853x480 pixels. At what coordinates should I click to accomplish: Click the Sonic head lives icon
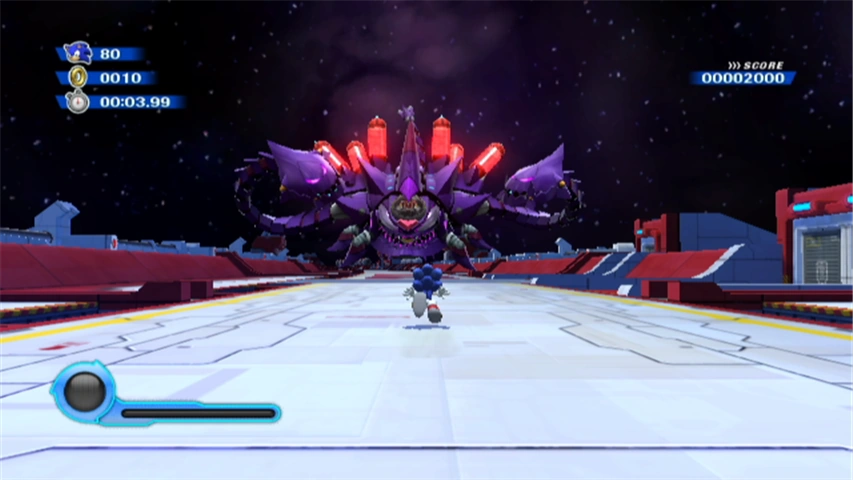[77, 52]
